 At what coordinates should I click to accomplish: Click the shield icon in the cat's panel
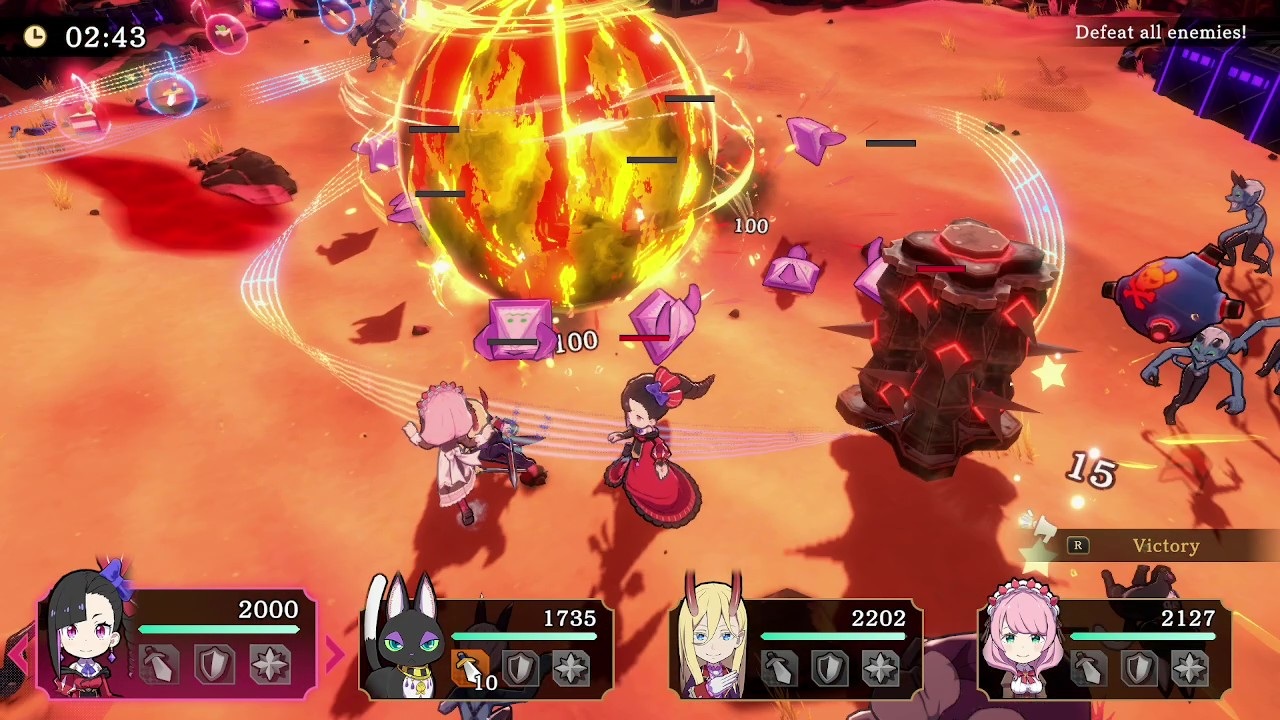coord(521,667)
